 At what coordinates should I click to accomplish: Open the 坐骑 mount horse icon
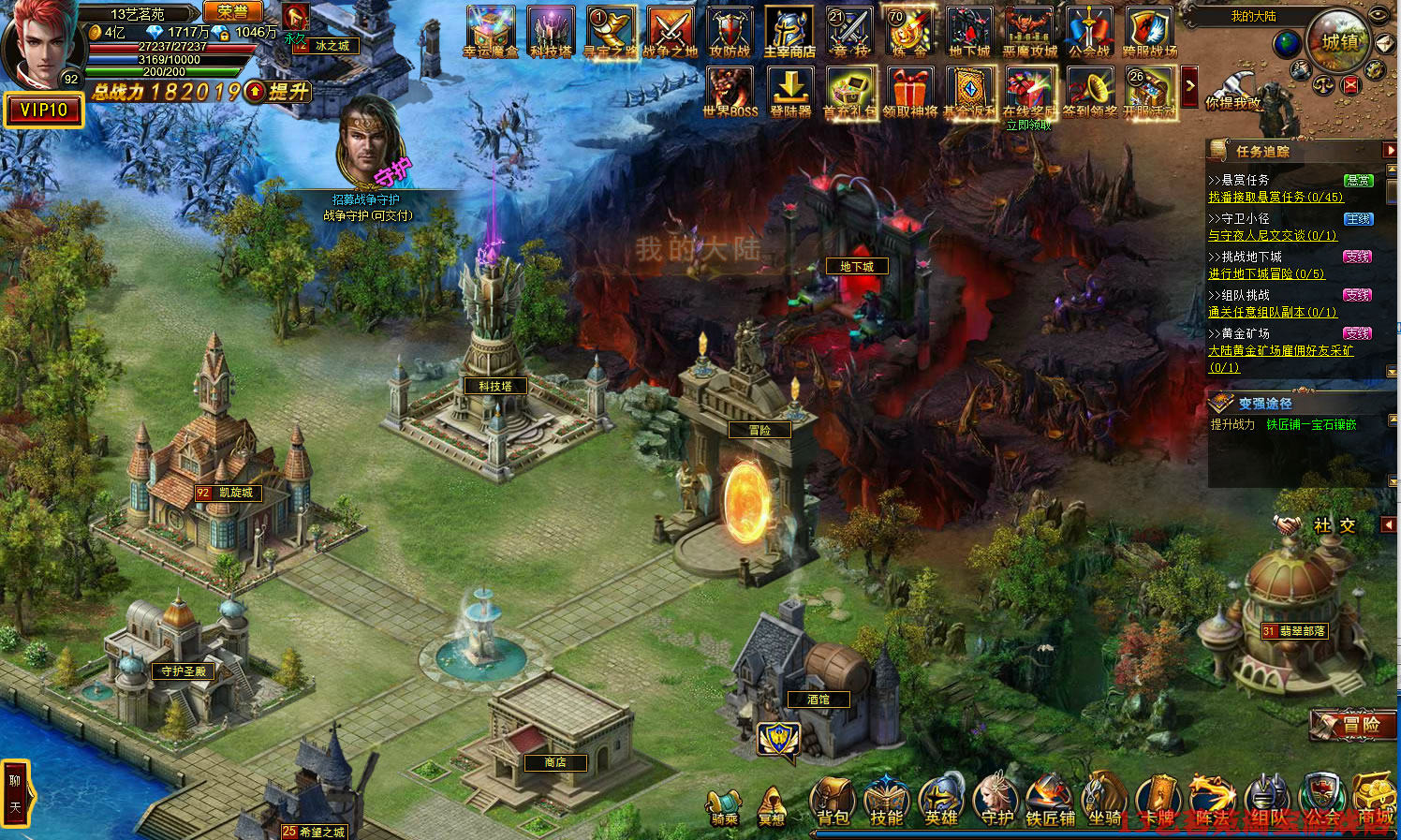(x=1105, y=802)
